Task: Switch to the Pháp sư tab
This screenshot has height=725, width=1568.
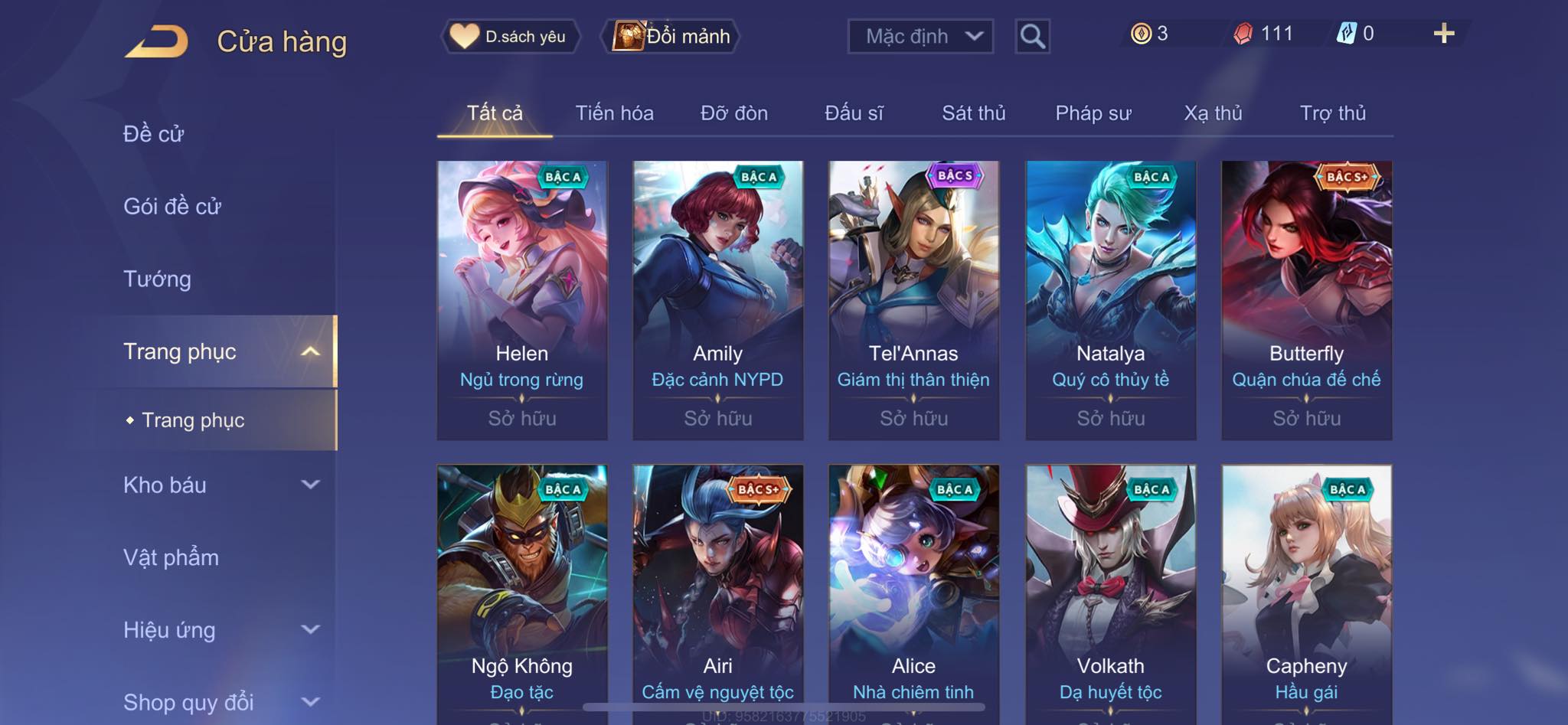Action: tap(1093, 113)
